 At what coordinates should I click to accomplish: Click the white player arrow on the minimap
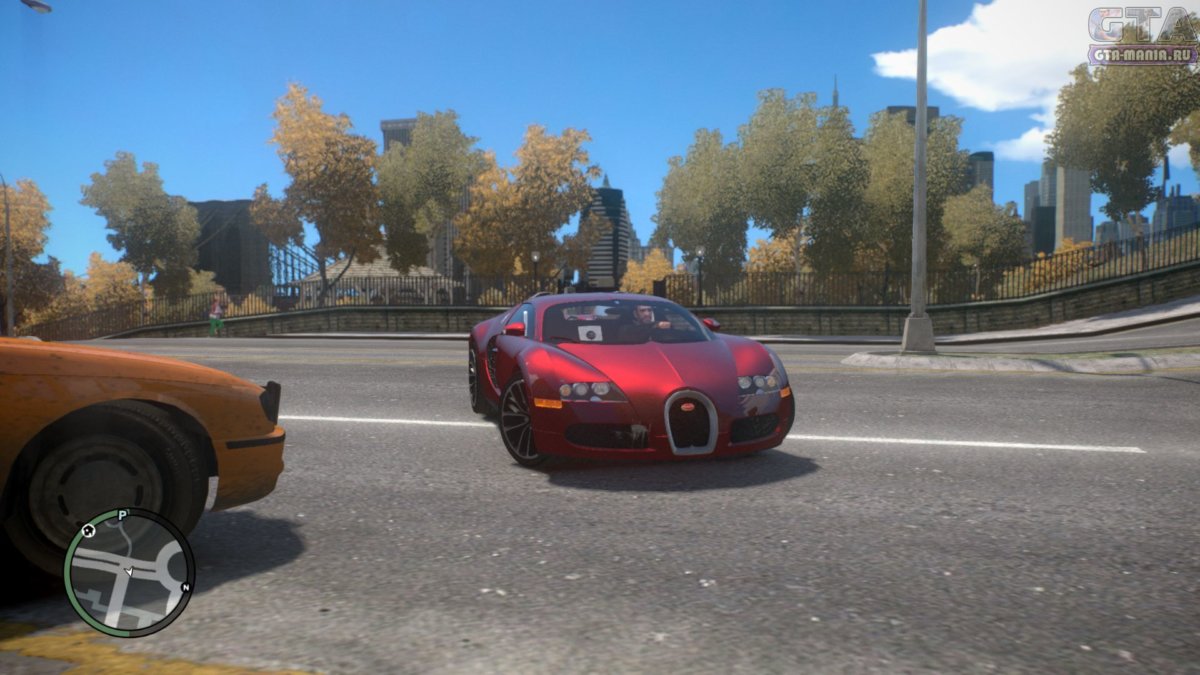[x=128, y=571]
